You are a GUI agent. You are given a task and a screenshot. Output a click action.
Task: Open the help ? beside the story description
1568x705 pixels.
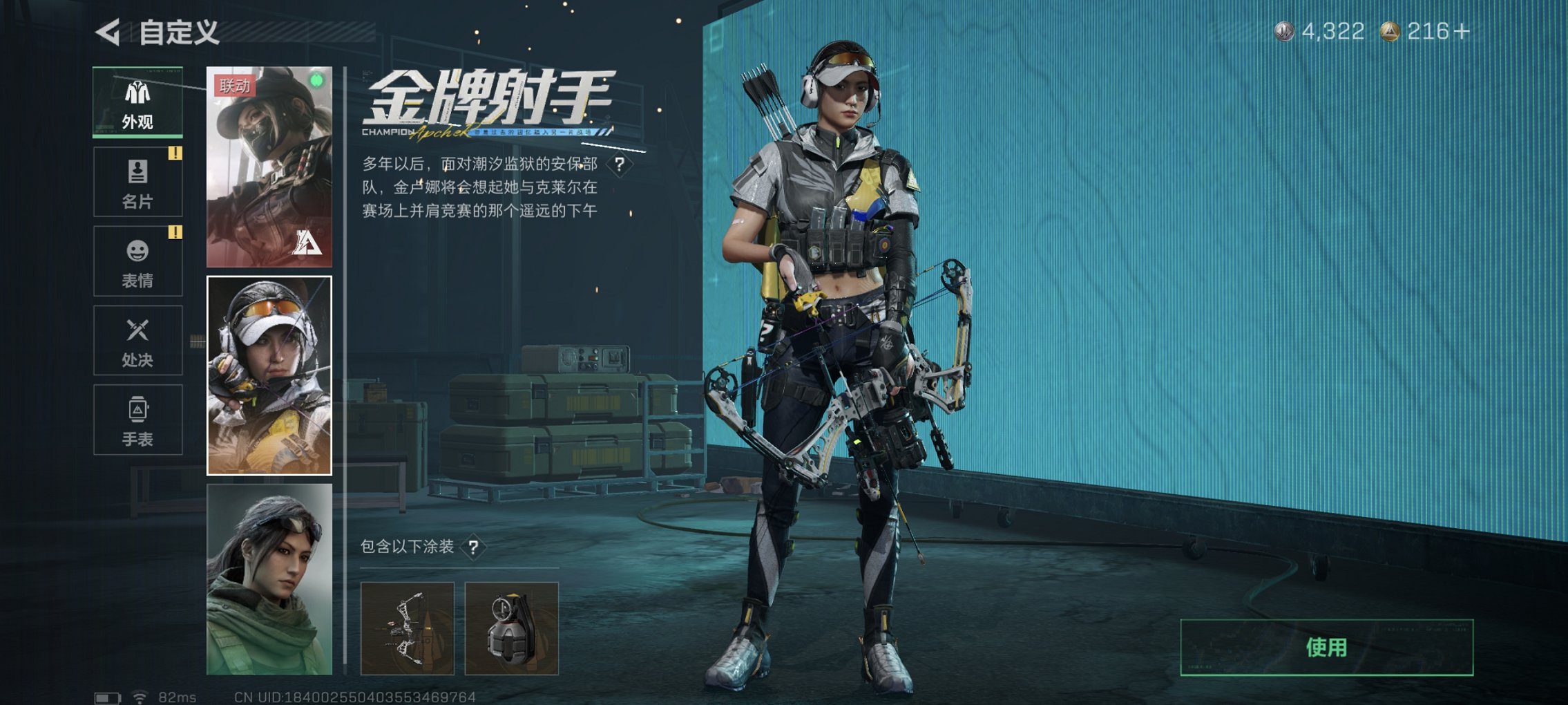pyautogui.click(x=620, y=163)
